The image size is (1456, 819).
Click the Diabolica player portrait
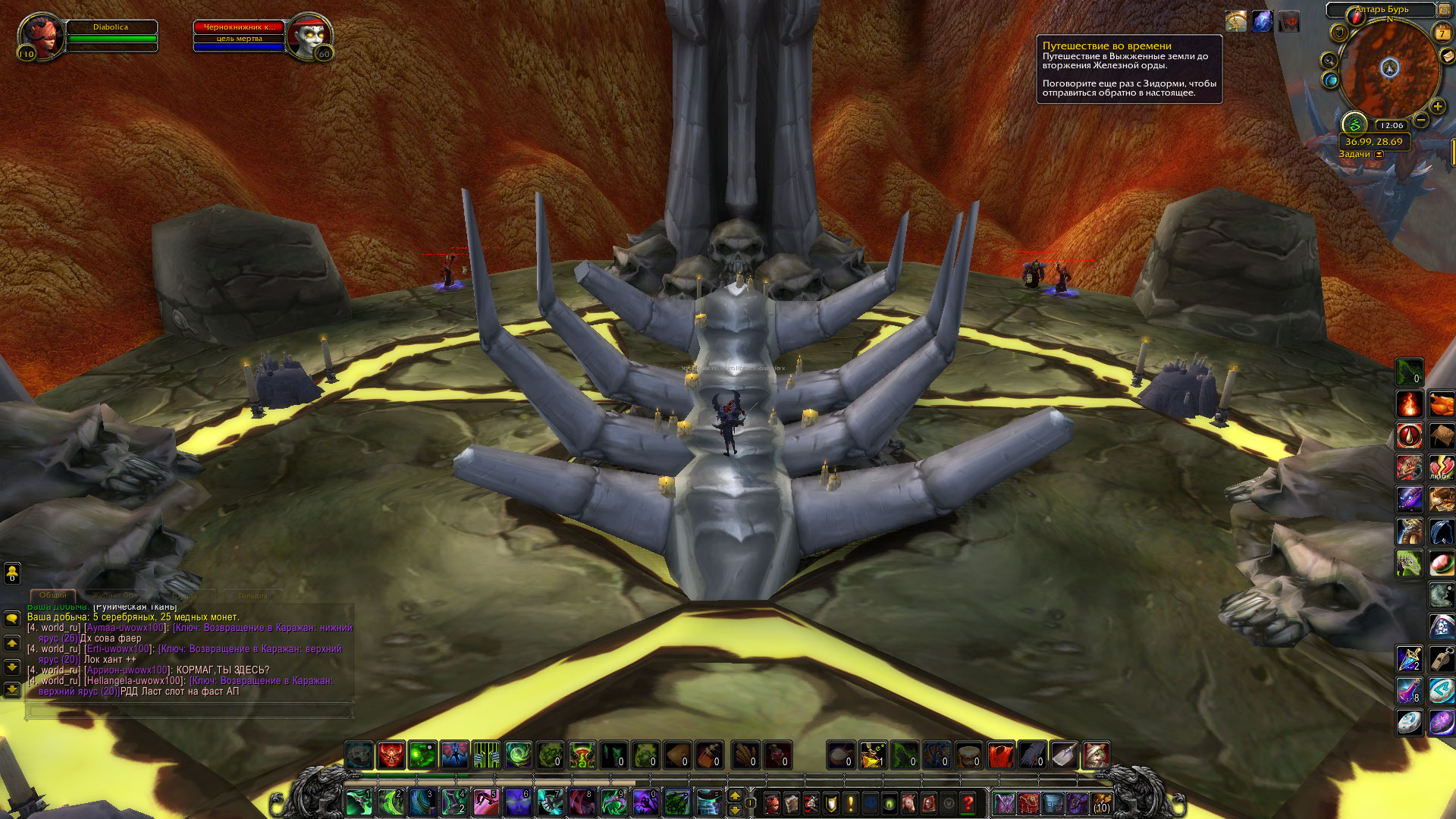[42, 36]
